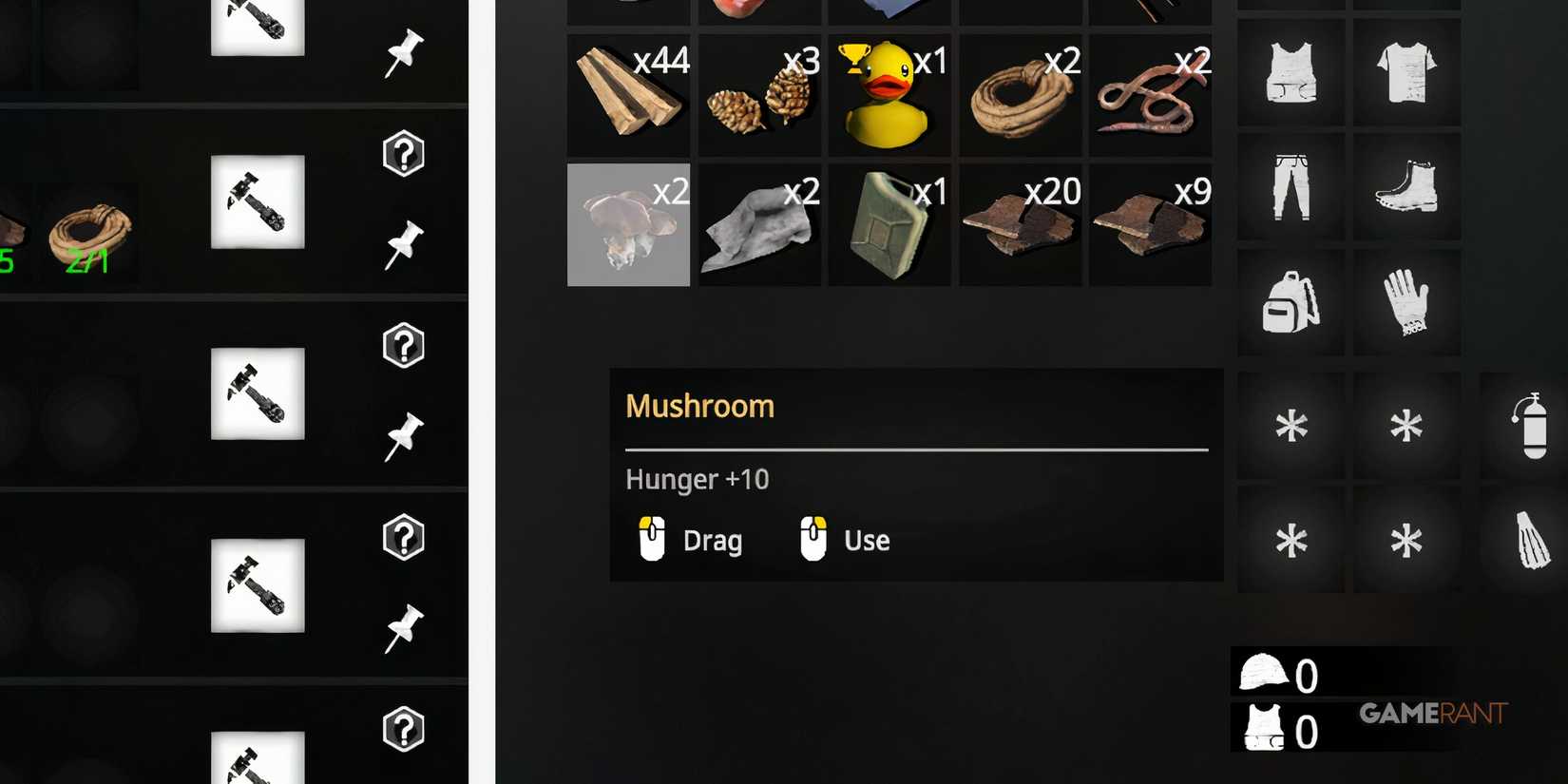This screenshot has width=1568, height=784.
Task: Click the second claw hammer recipe entry
Action: pos(257,394)
